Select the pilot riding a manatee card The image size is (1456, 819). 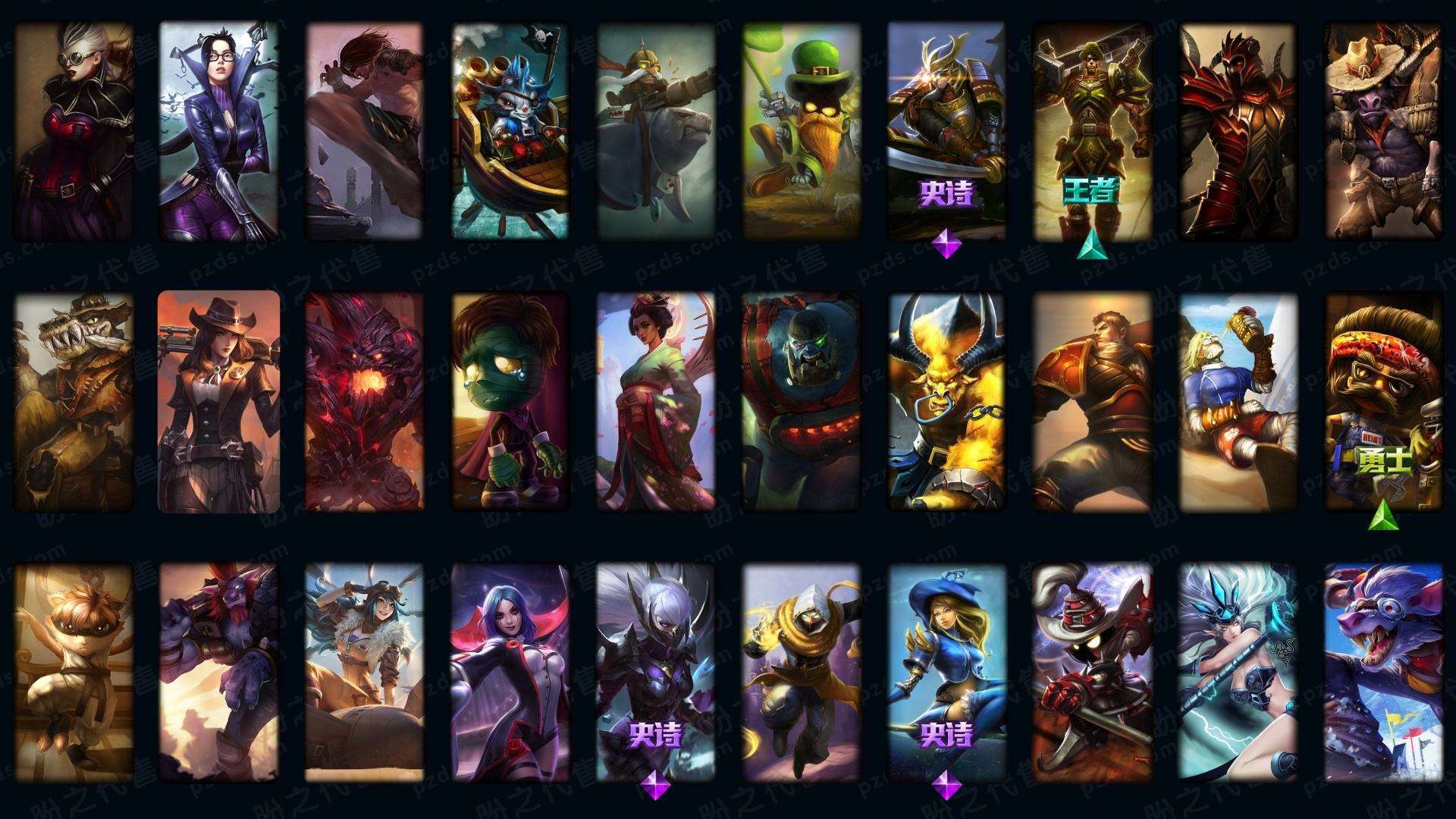[x=655, y=130]
